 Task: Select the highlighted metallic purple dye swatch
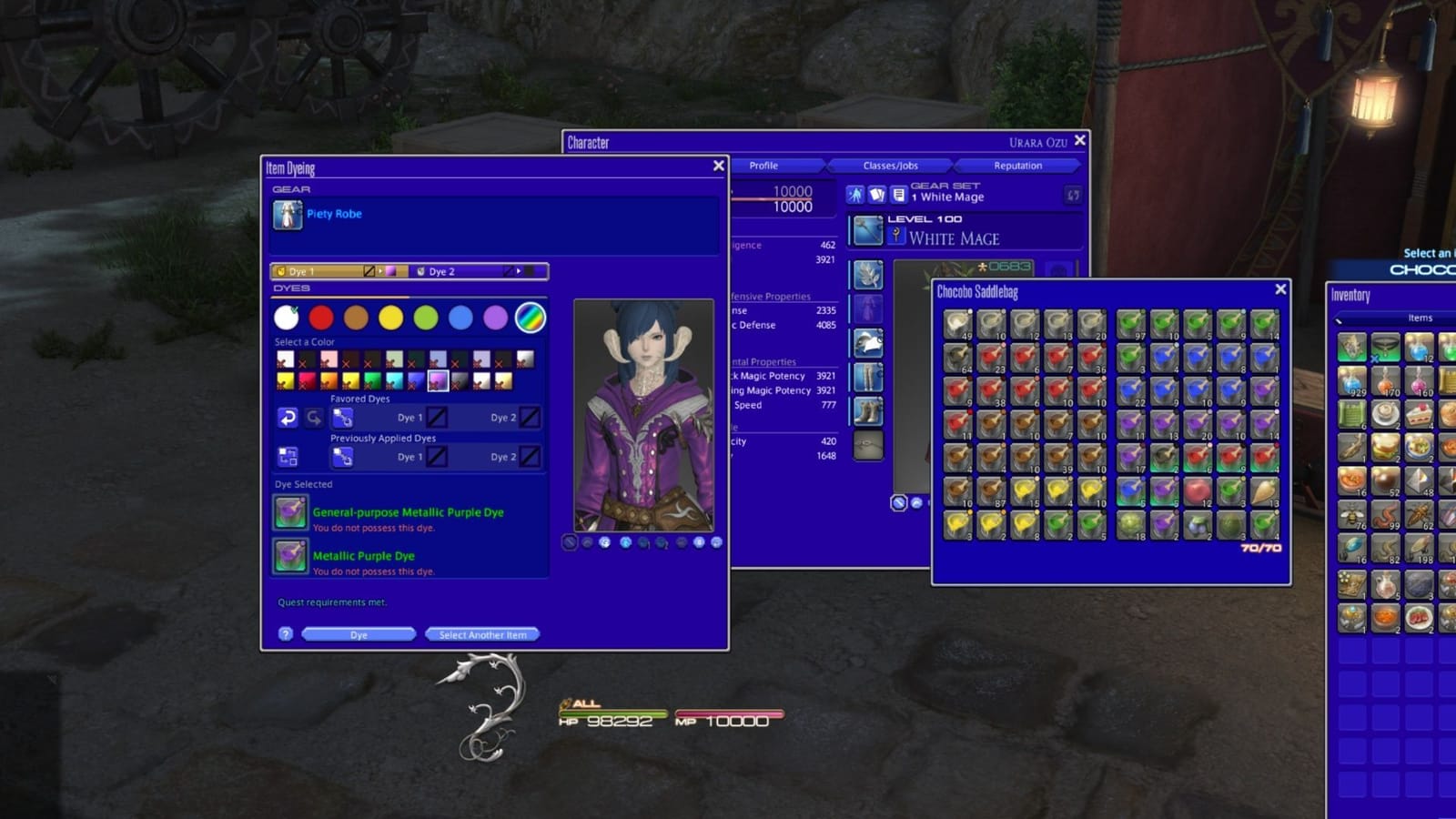pyautogui.click(x=438, y=382)
